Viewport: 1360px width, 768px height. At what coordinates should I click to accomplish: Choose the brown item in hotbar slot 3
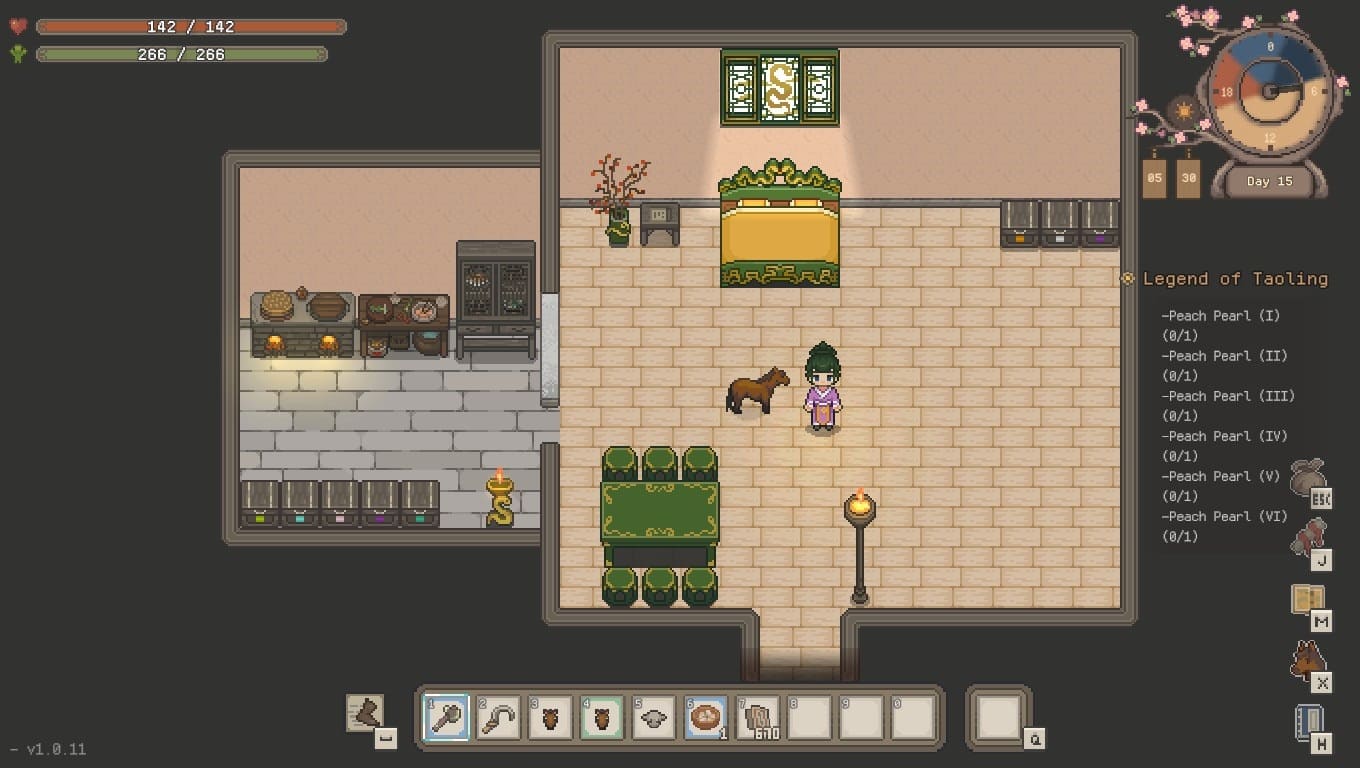pyautogui.click(x=550, y=717)
